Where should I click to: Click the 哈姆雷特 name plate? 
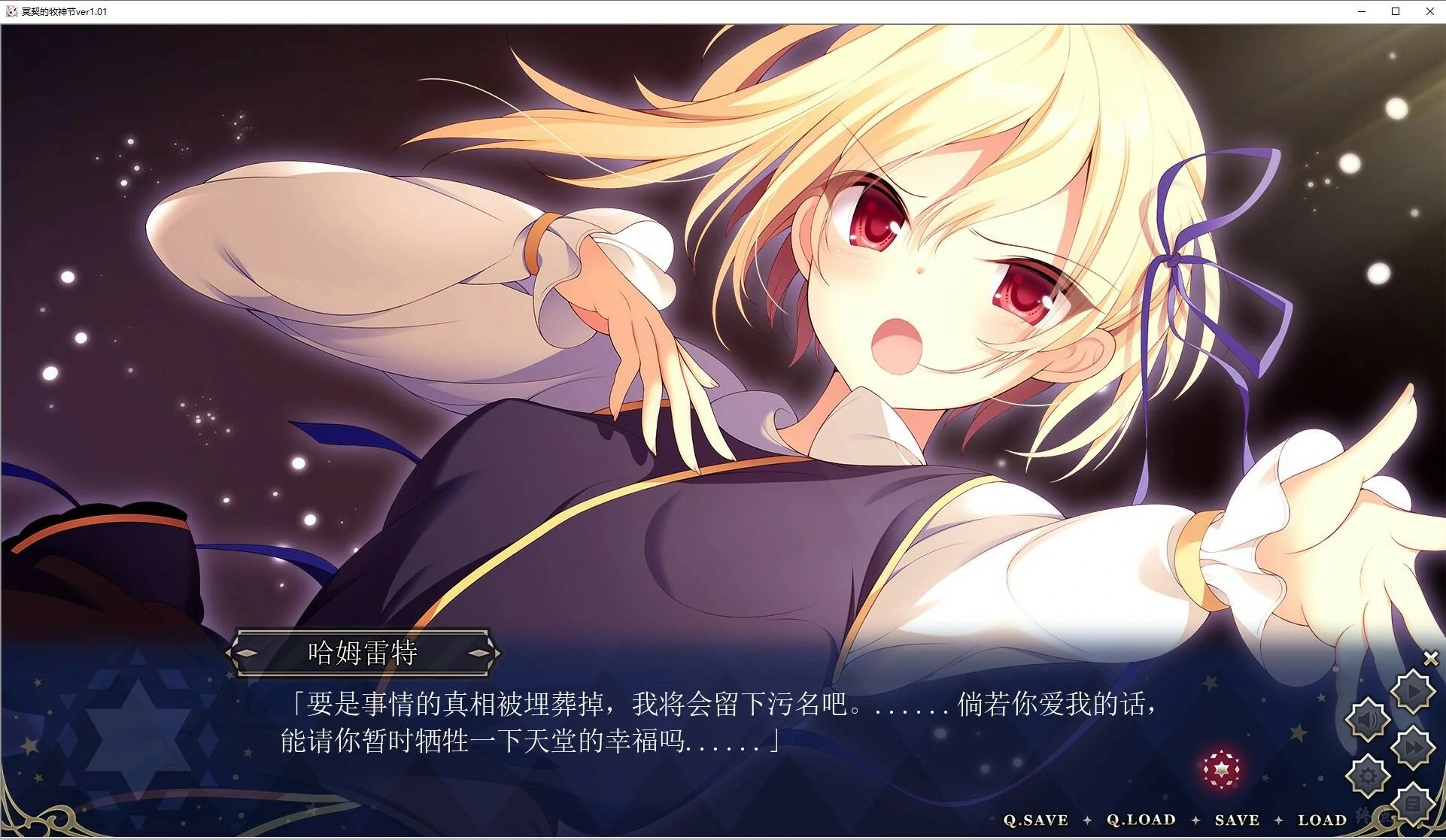click(363, 653)
